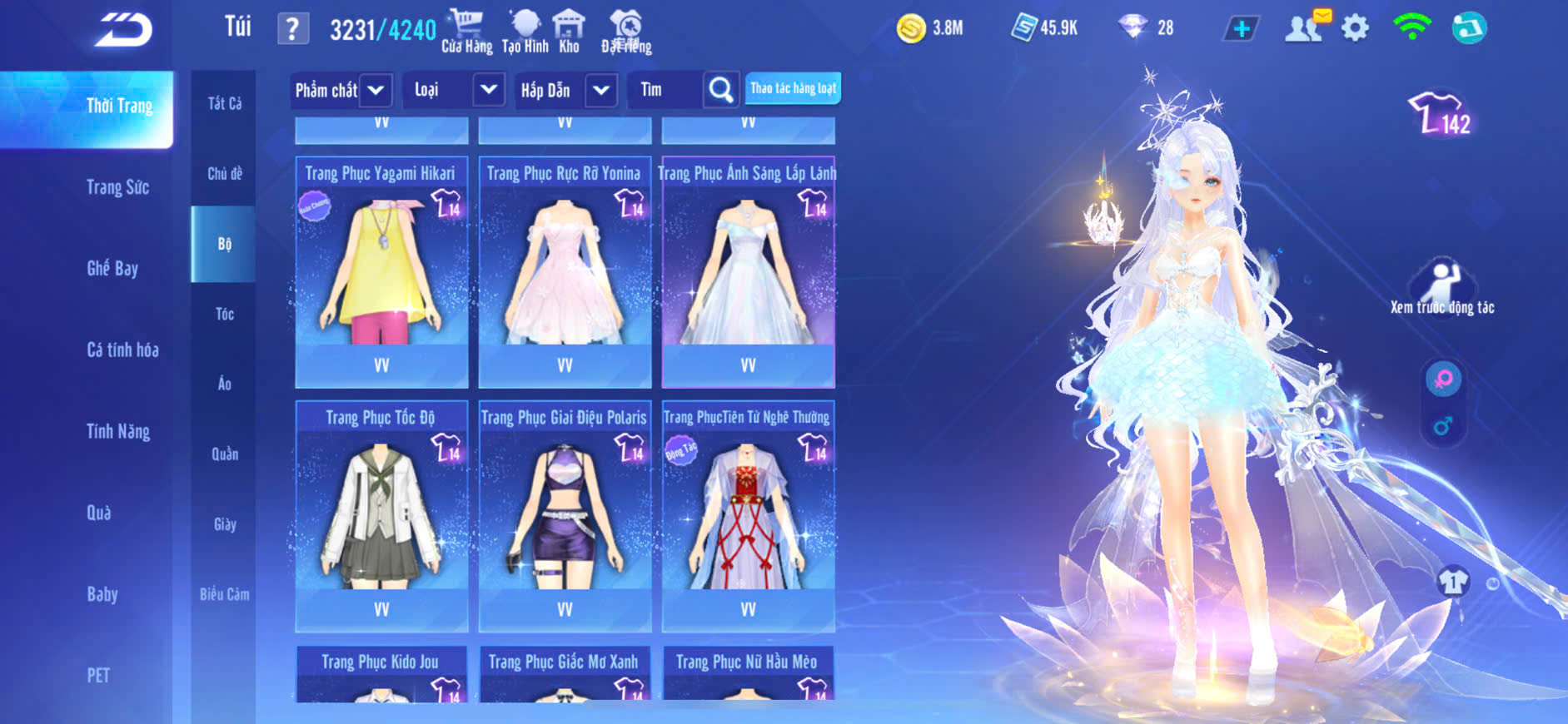The width and height of the screenshot is (1568, 724).
Task: Go back using the top-left arrow
Action: [x=123, y=31]
